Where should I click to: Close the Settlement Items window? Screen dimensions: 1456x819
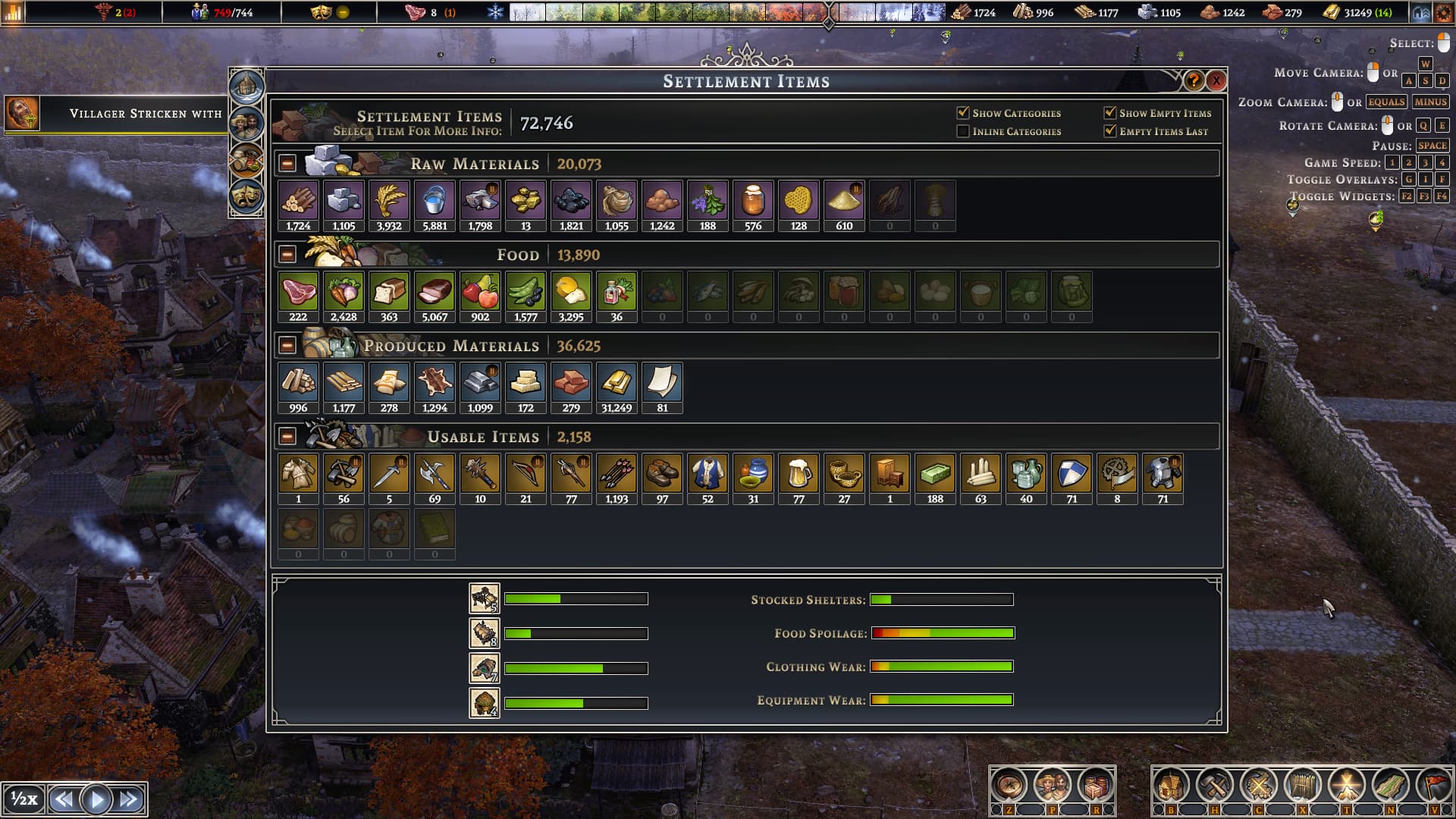tap(1216, 80)
